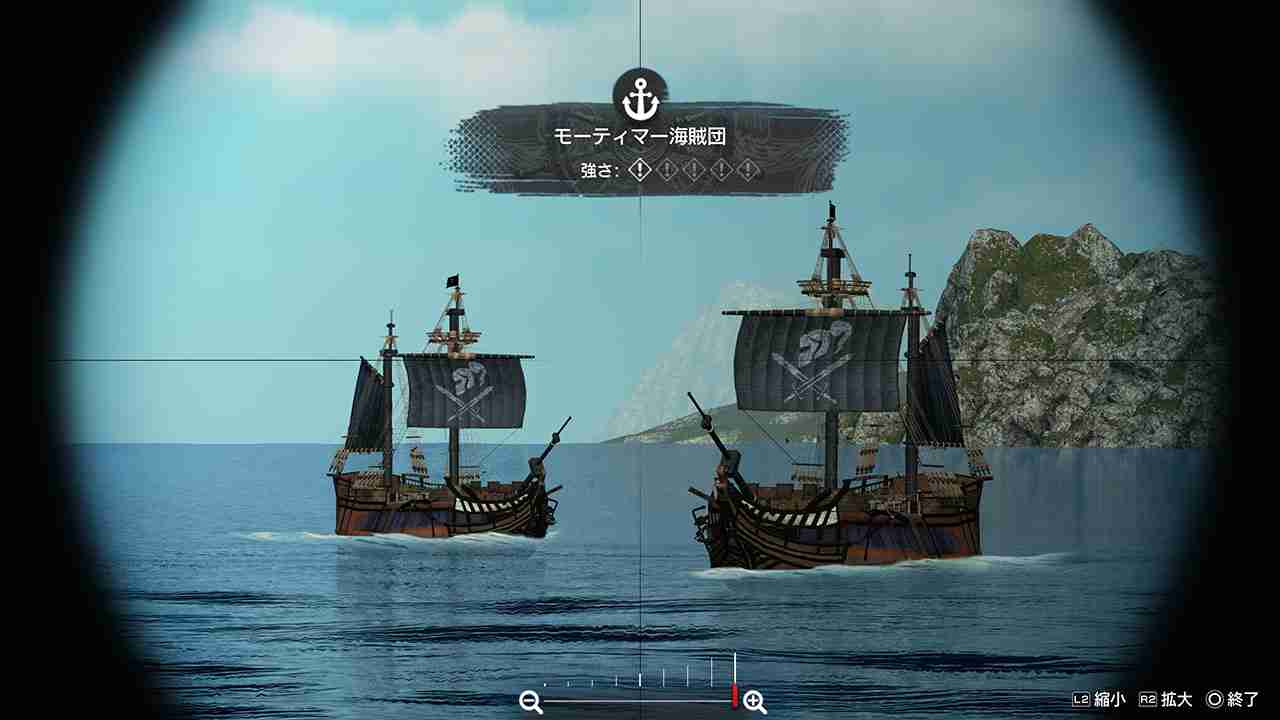The width and height of the screenshot is (1280, 720).
Task: Select 終了 to exit the telescope view
Action: (x=1243, y=699)
